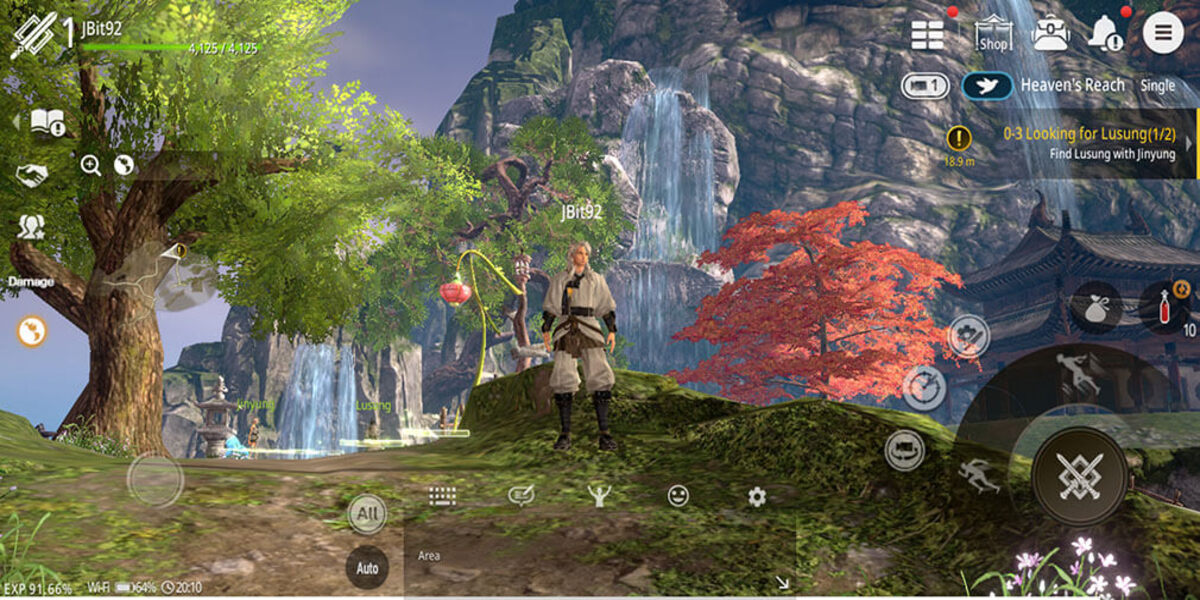Check the bell notifications

(1106, 34)
